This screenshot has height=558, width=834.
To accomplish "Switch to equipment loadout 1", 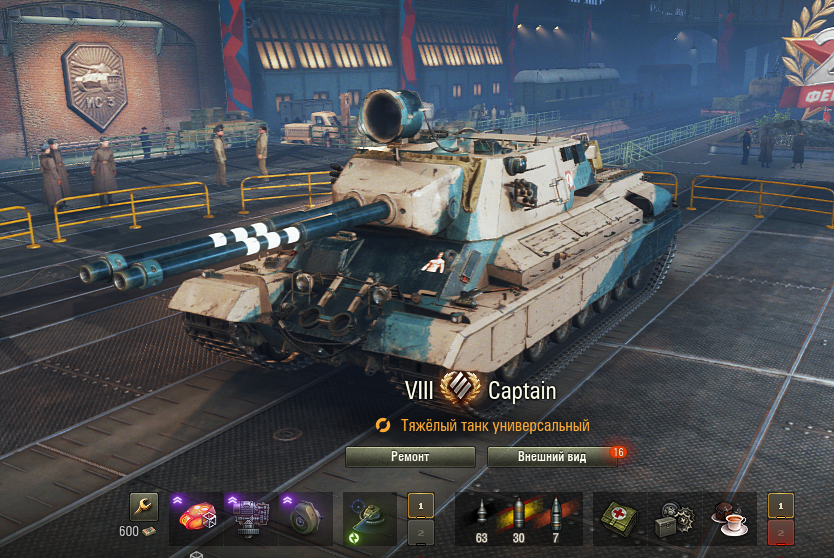I will (420, 505).
